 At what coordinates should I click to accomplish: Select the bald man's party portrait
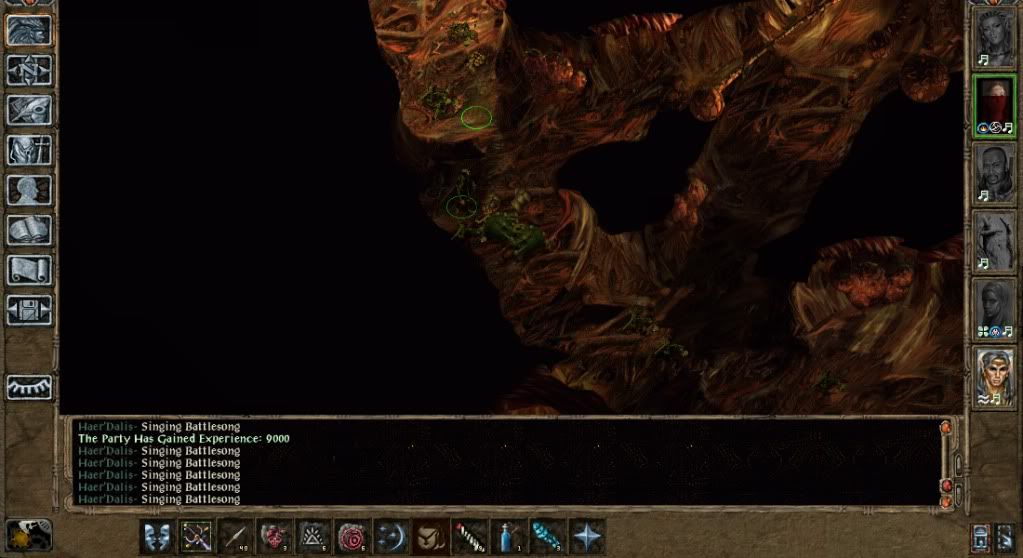click(994, 174)
